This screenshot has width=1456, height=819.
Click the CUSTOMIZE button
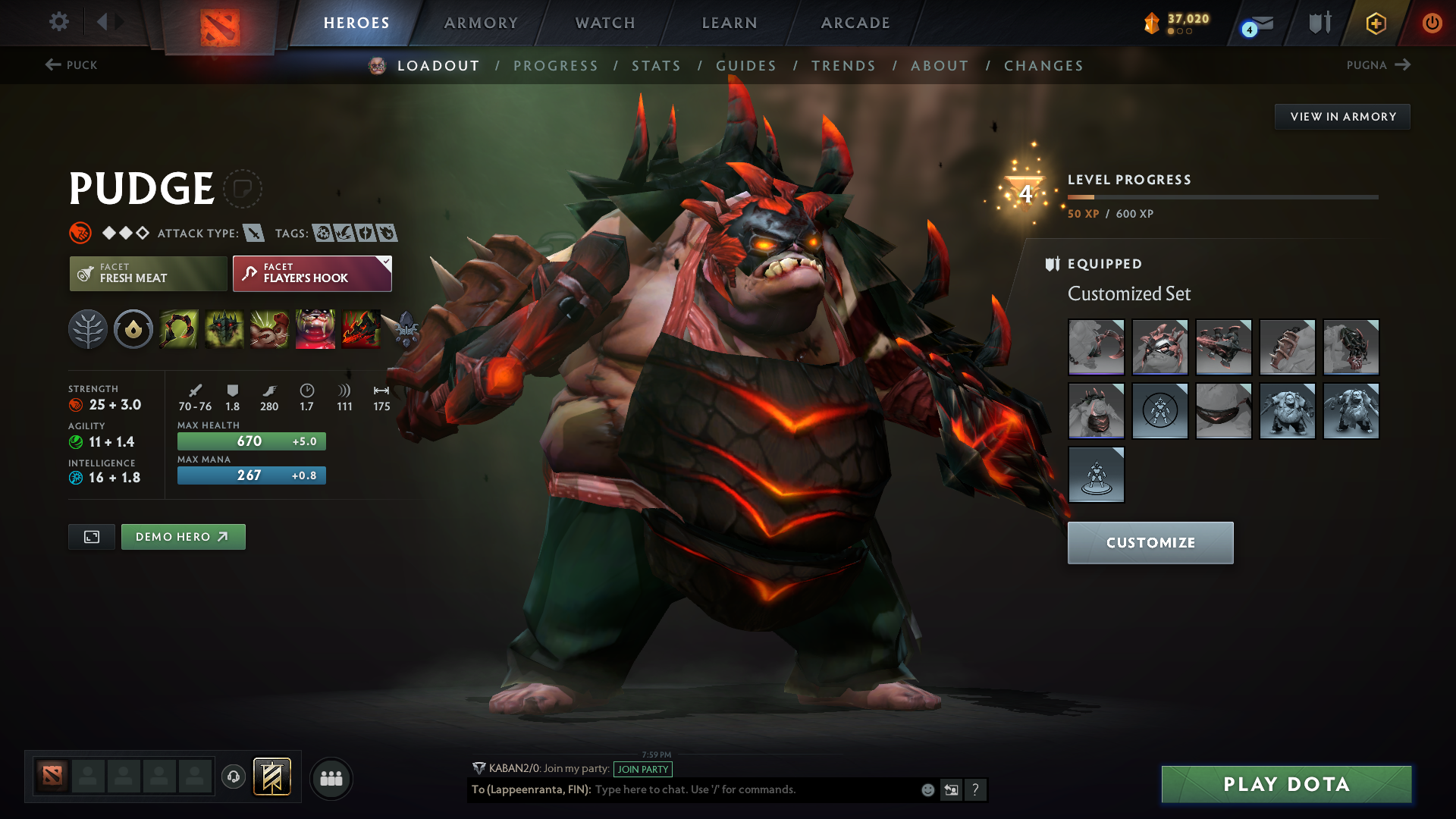coord(1150,542)
